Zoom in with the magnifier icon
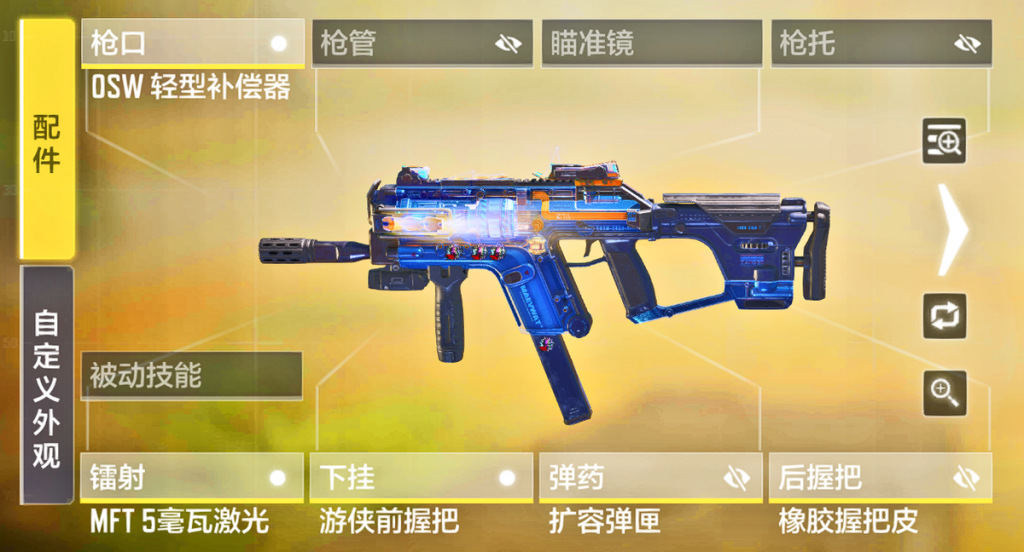 click(x=943, y=392)
